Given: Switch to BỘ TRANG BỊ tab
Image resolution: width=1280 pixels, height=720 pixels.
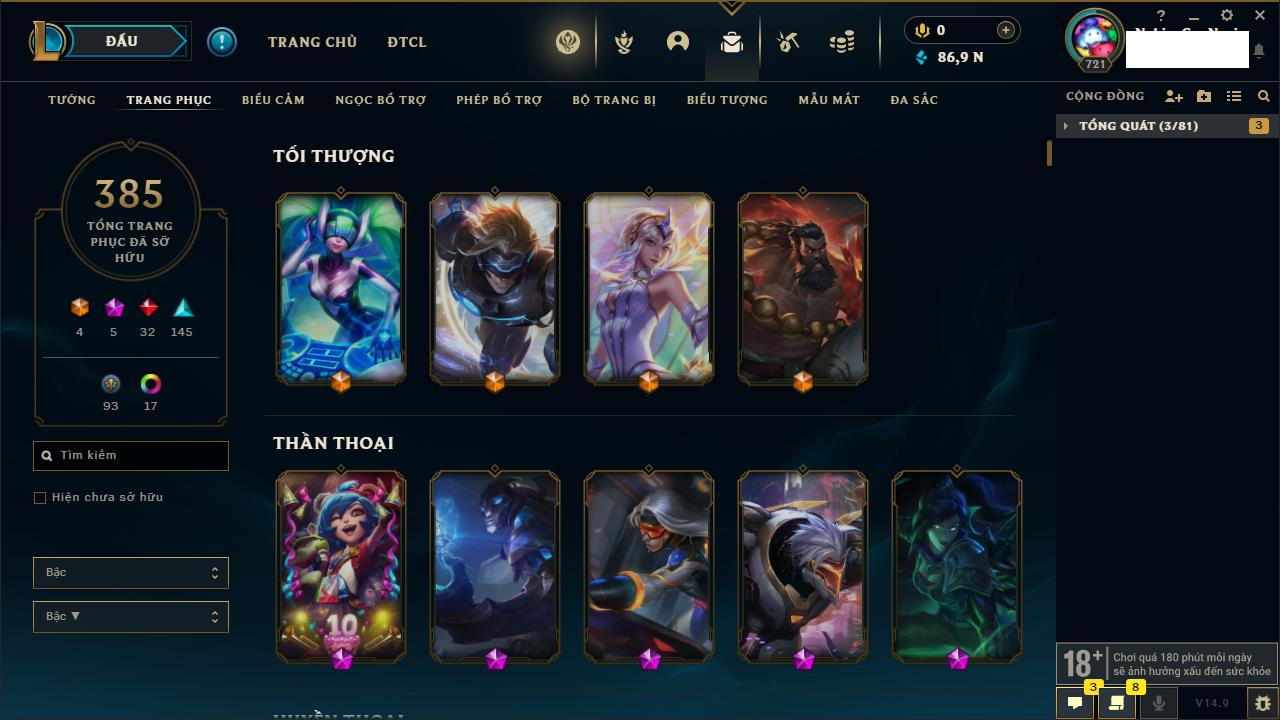Looking at the screenshot, I should (x=614, y=100).
